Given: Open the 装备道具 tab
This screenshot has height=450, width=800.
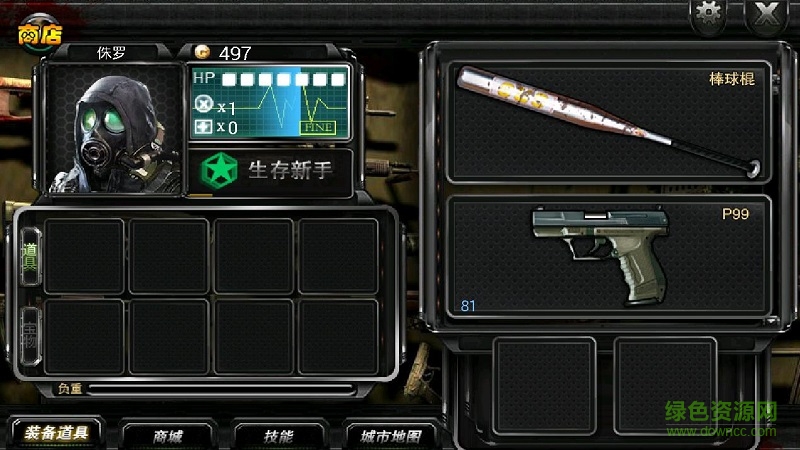Looking at the screenshot, I should [56, 435].
